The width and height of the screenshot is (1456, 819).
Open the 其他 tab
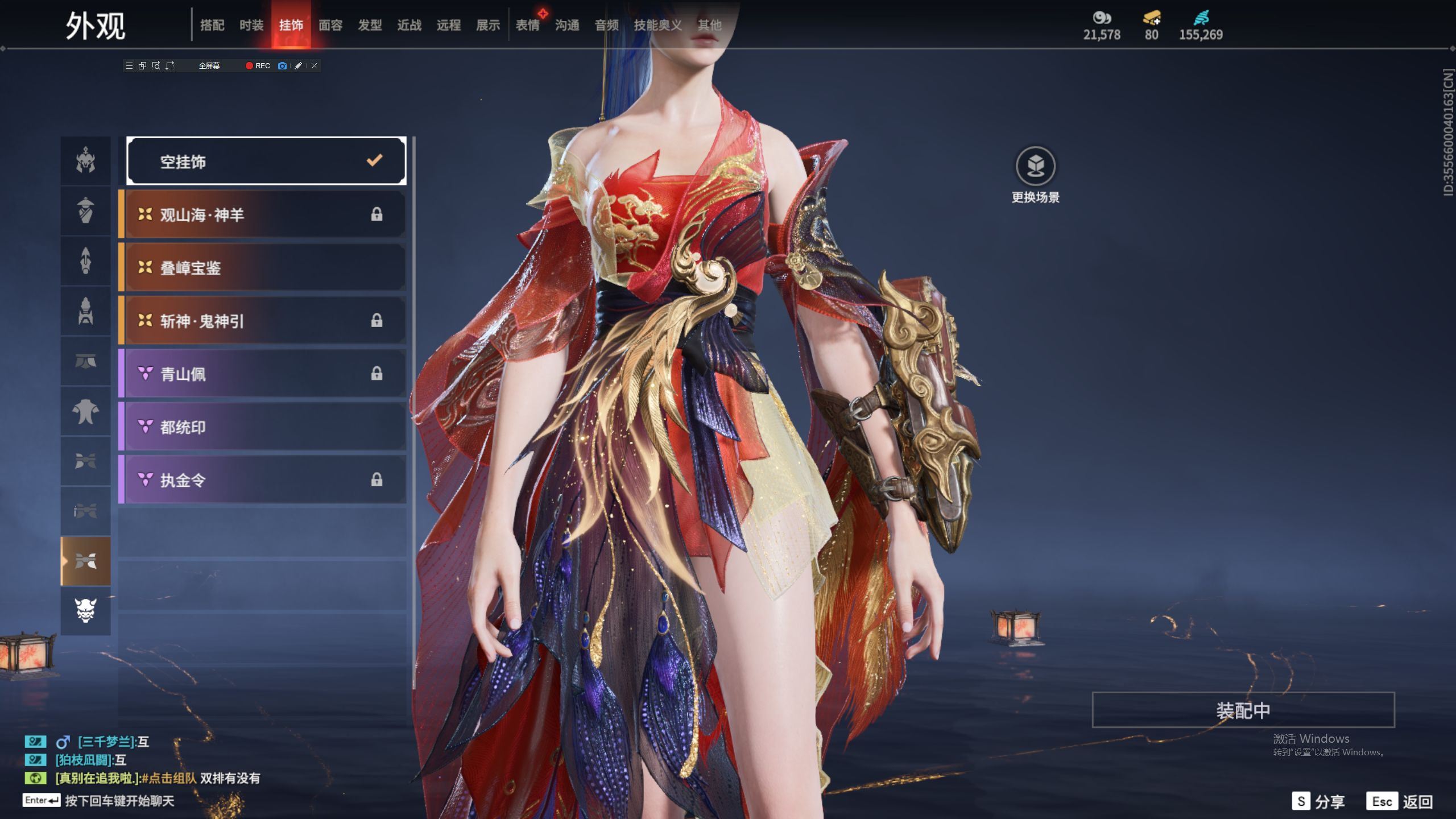[x=709, y=25]
